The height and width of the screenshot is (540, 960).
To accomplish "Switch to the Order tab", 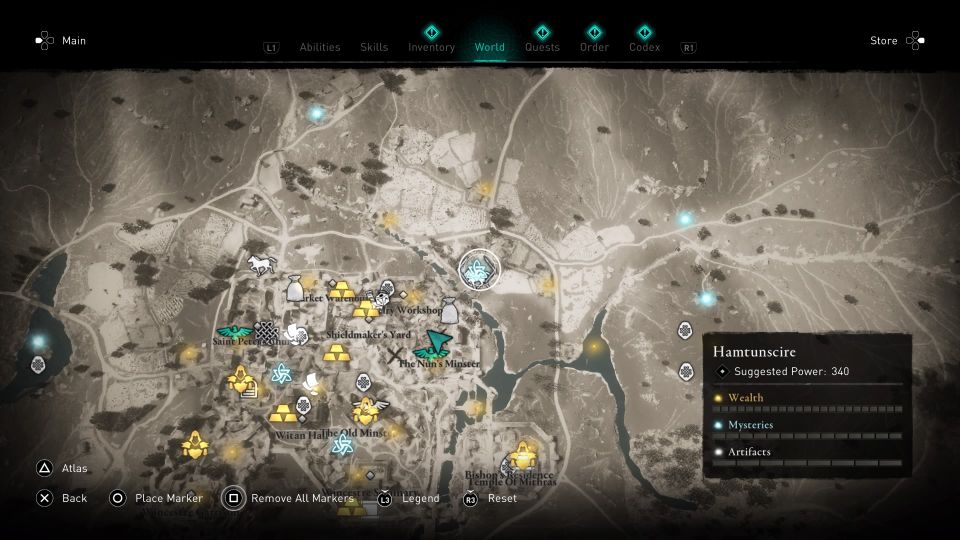I will coord(594,47).
